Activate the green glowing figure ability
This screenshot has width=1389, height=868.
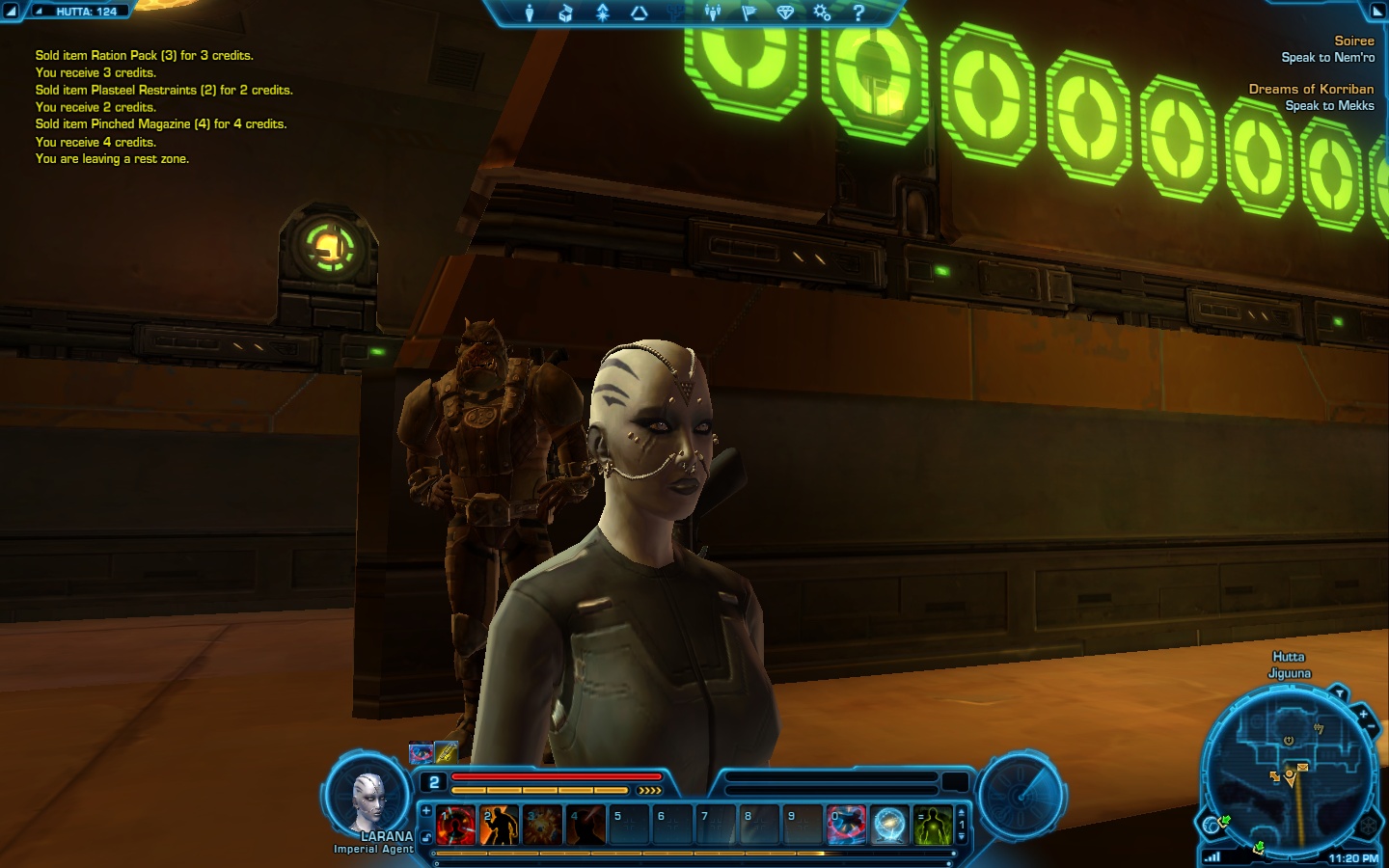[x=933, y=826]
